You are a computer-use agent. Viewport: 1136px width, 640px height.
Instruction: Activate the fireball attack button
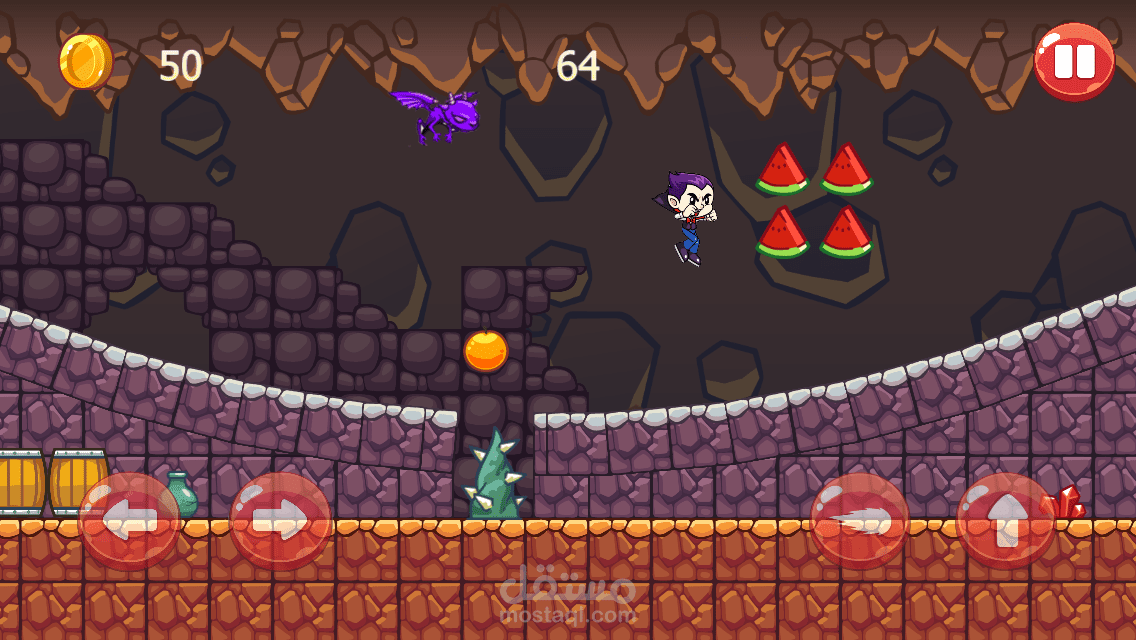(859, 521)
